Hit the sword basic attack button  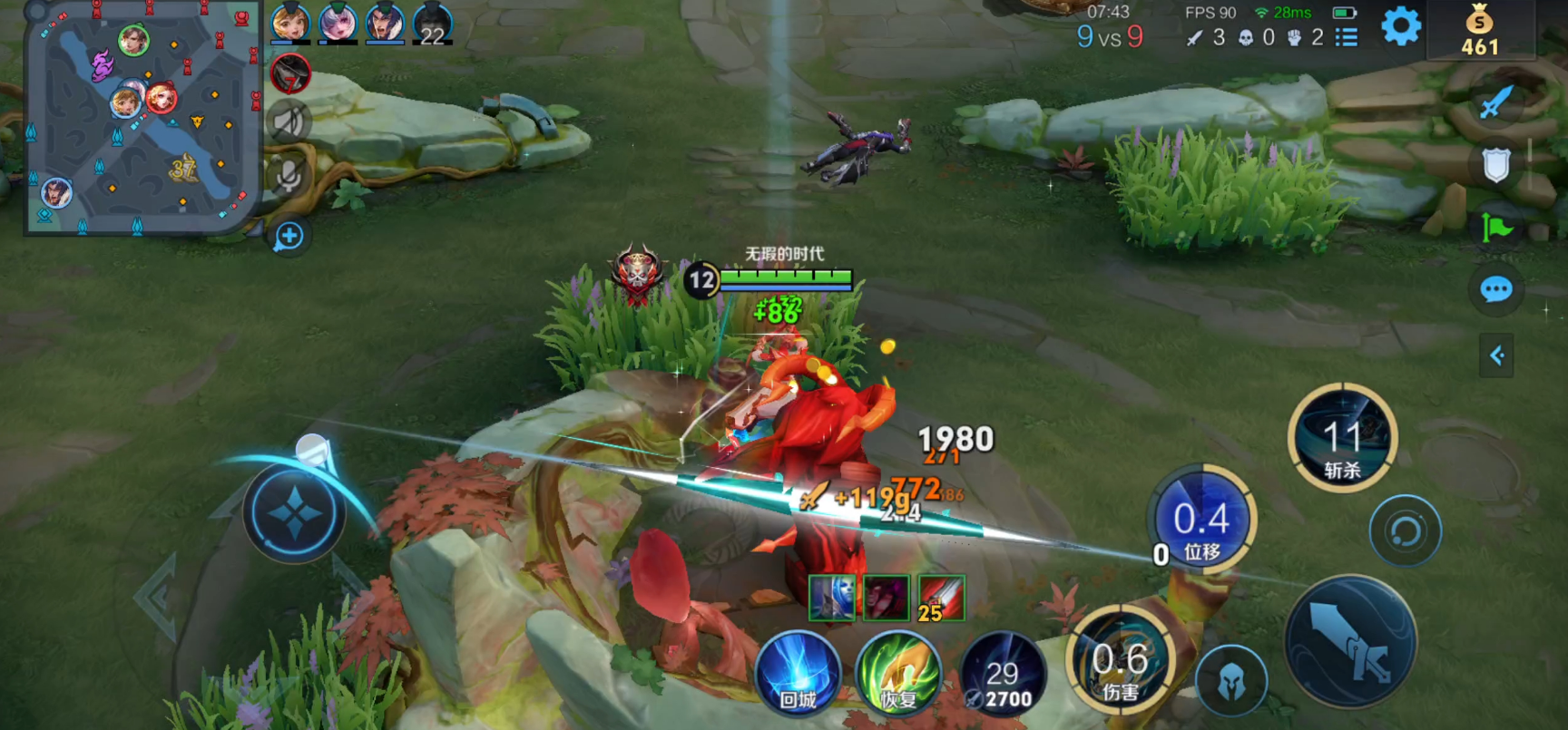1350,641
